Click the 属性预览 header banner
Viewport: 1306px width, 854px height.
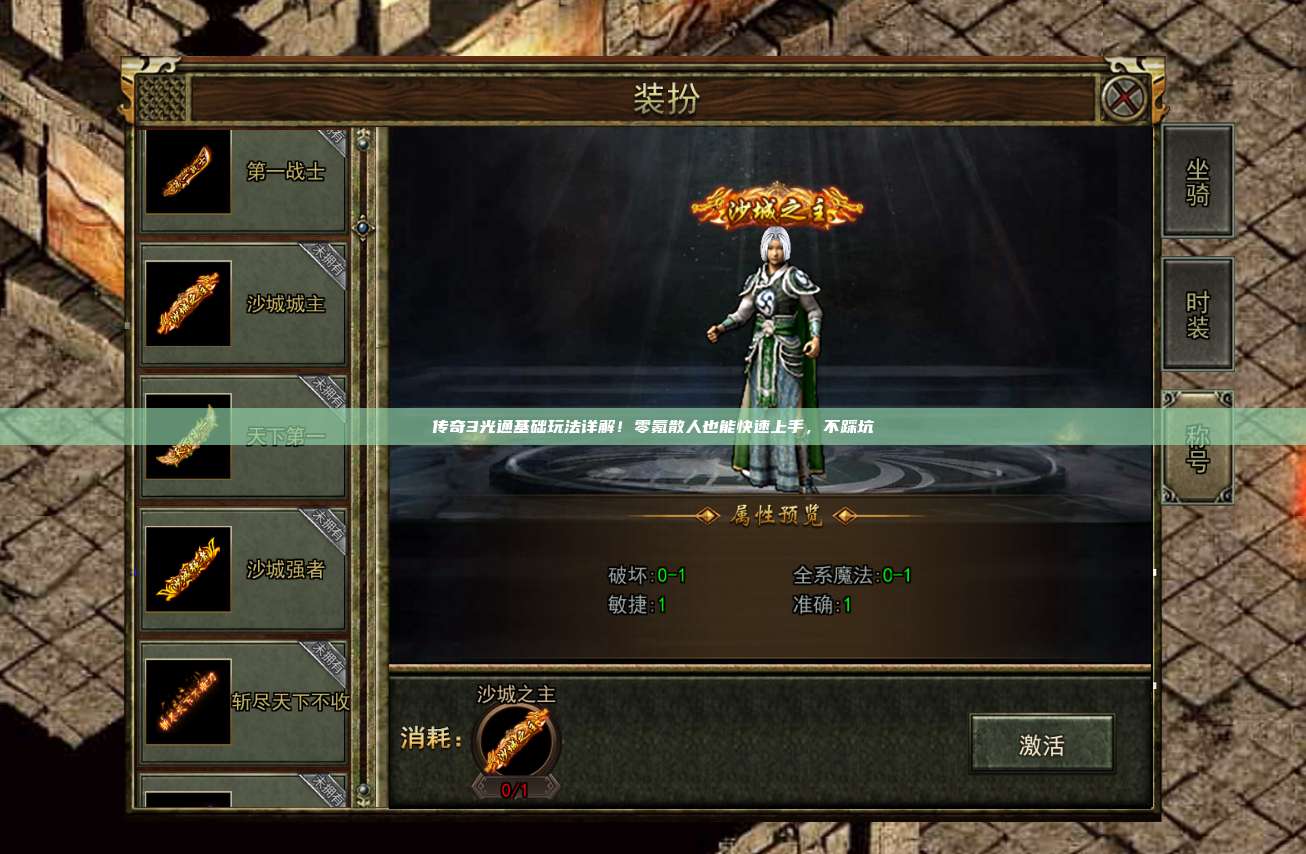[x=775, y=515]
